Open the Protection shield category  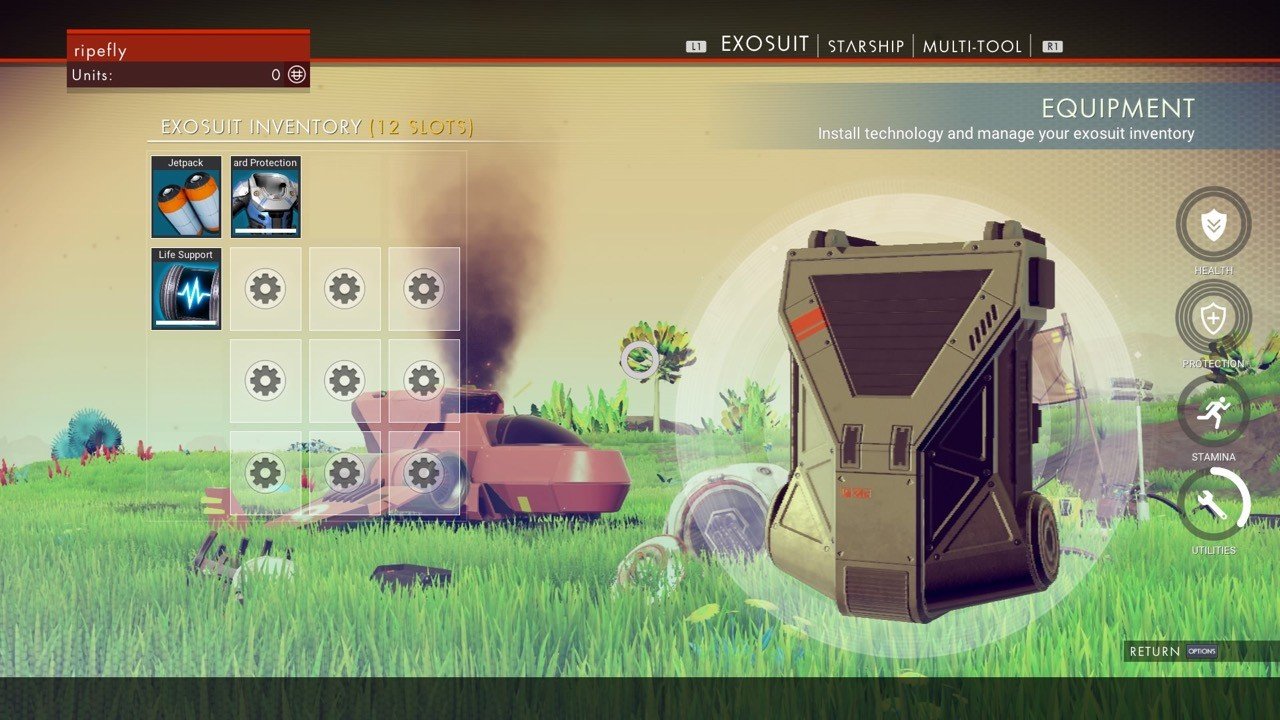pyautogui.click(x=1213, y=318)
